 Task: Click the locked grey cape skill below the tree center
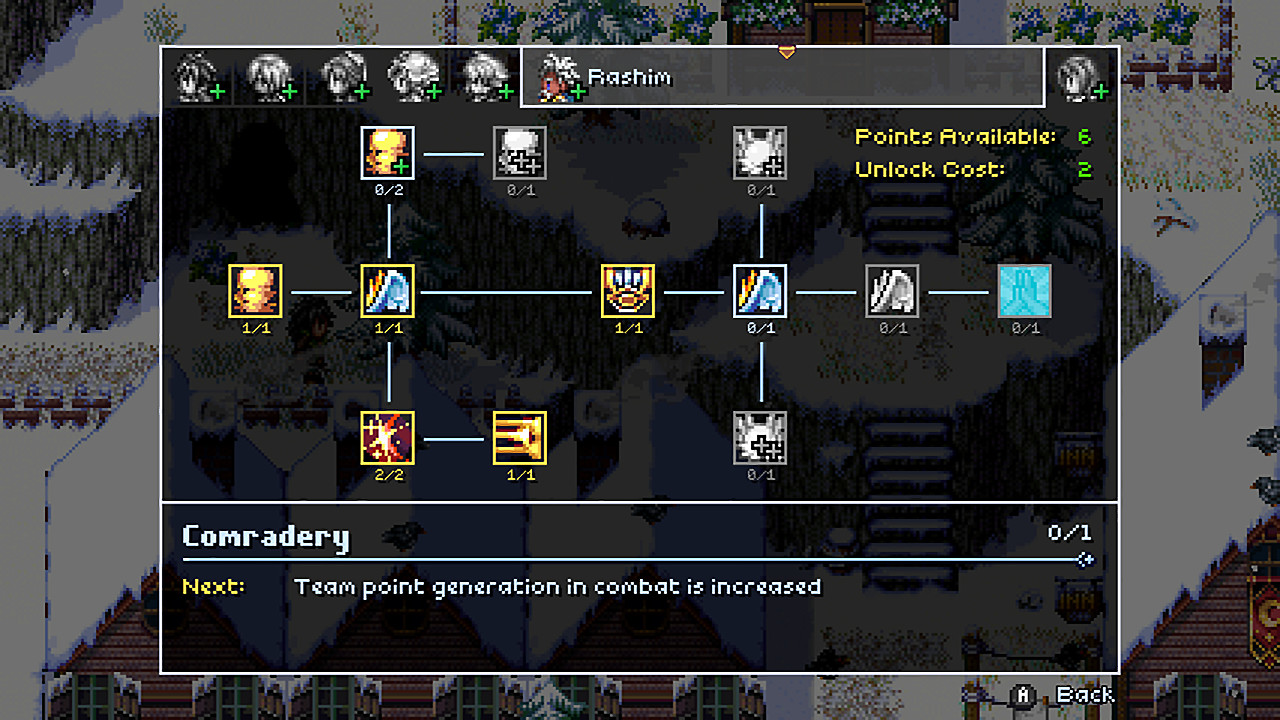coord(760,438)
